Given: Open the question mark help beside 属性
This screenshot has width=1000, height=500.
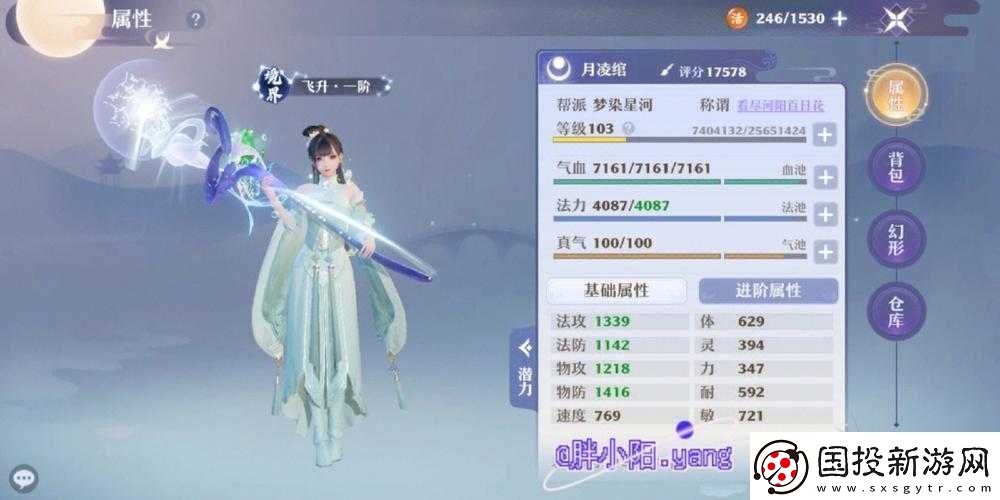Looking at the screenshot, I should point(196,19).
